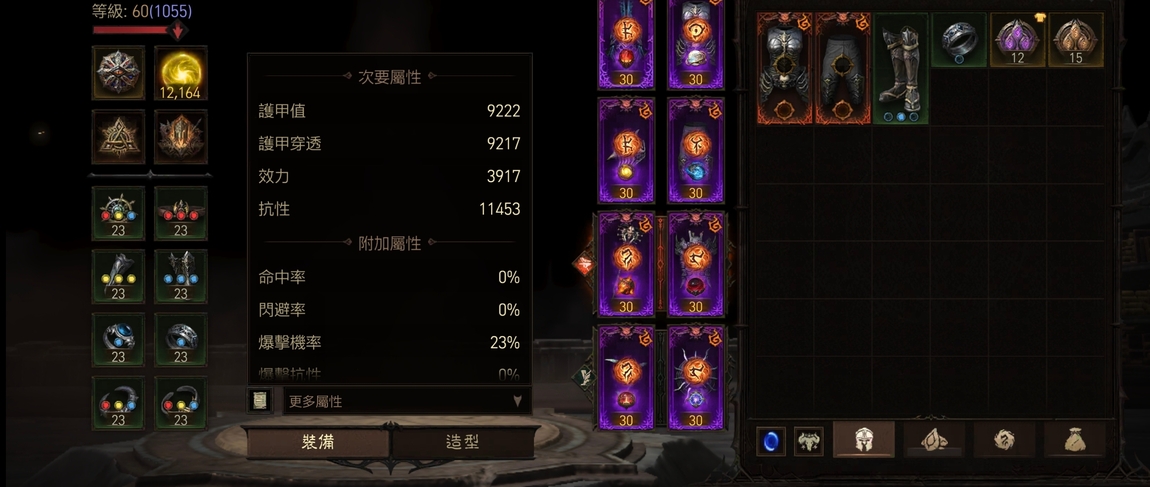Open the round compass-like emblem icon

tap(118, 72)
